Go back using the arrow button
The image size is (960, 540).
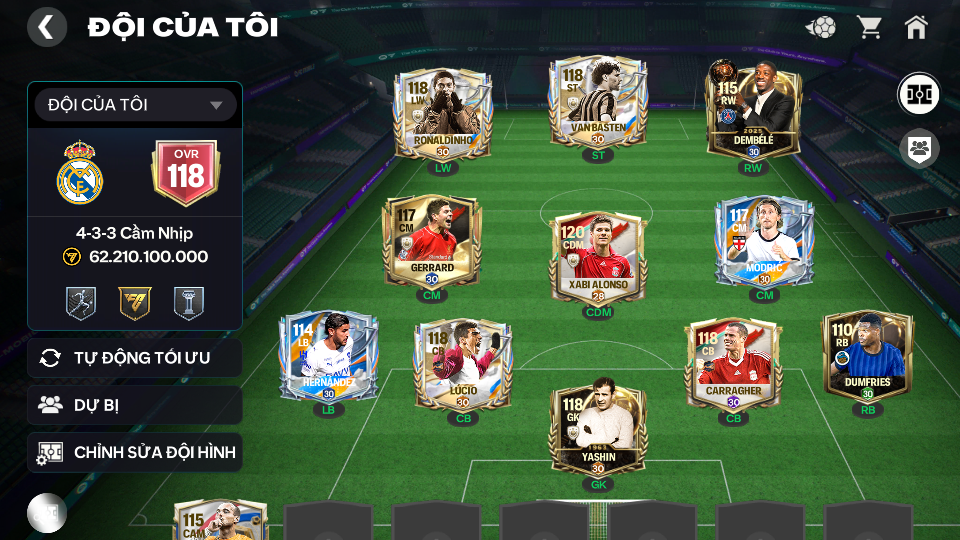click(46, 27)
